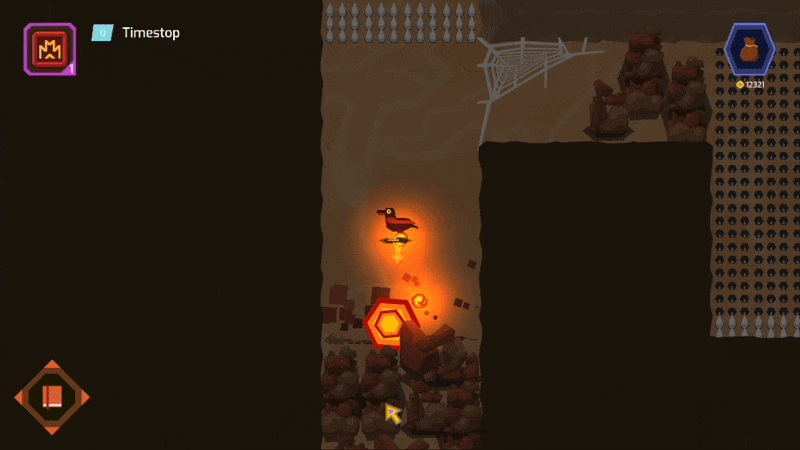This screenshot has height=450, width=800.
Task: Open the gold loot bag
Action: click(x=749, y=49)
